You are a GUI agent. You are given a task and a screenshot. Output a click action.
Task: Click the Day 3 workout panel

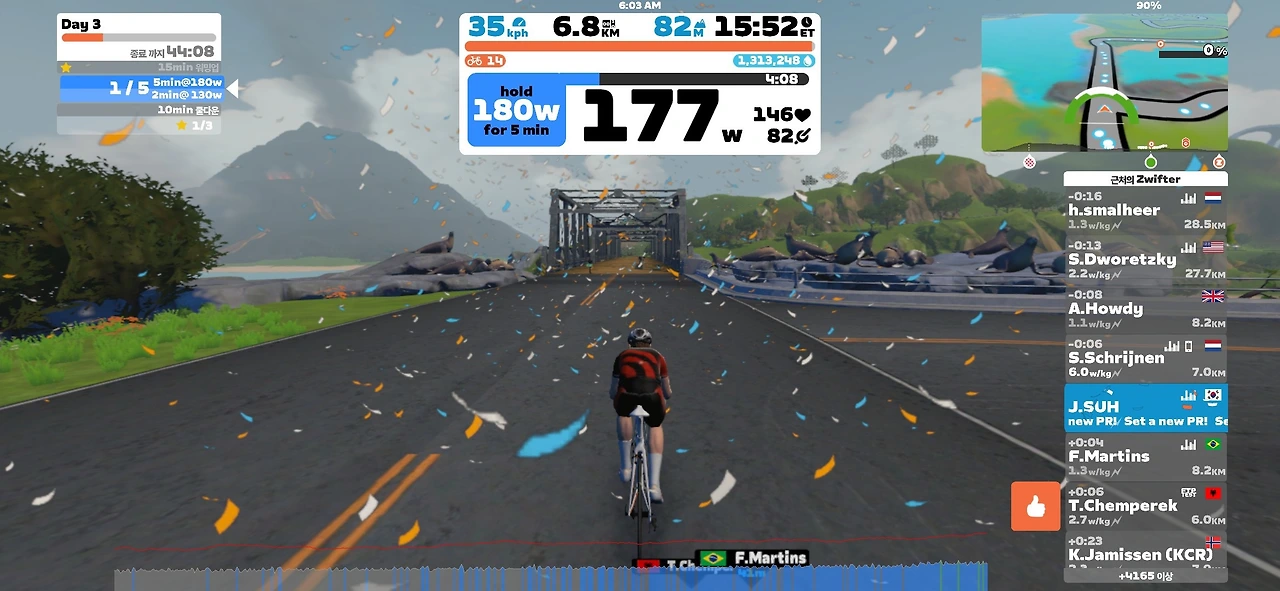point(139,37)
